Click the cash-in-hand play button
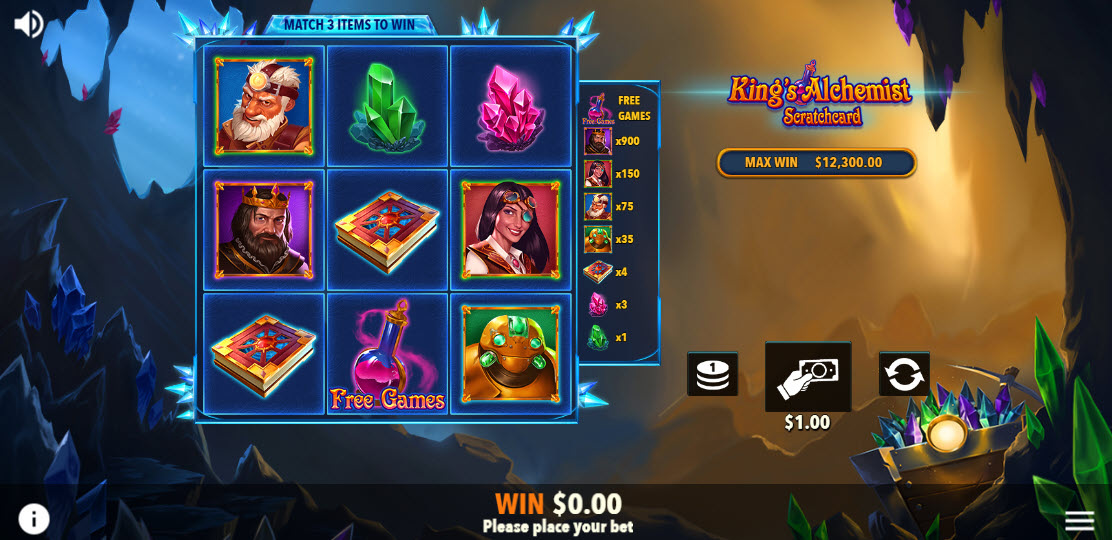 tap(808, 376)
